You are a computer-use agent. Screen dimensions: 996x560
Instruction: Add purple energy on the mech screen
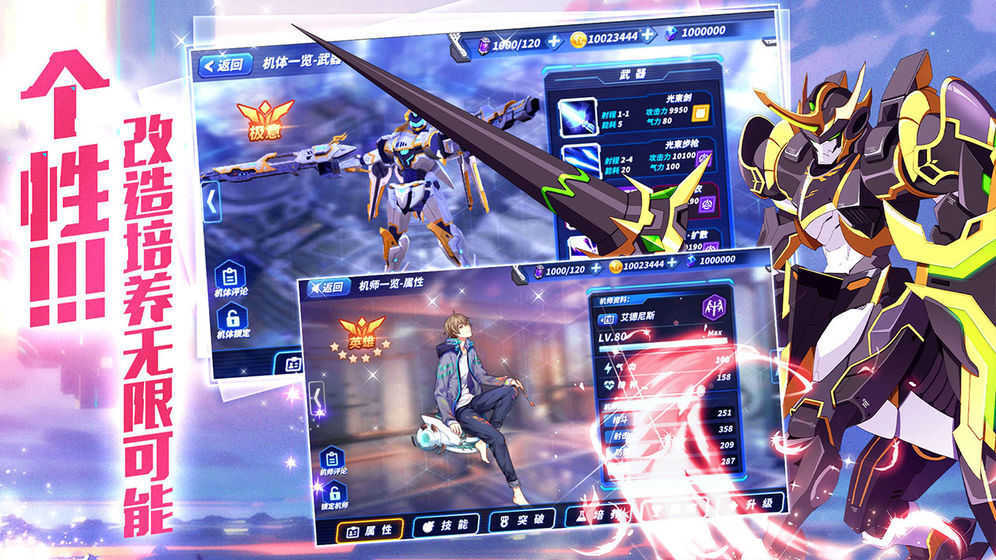pyautogui.click(x=551, y=43)
